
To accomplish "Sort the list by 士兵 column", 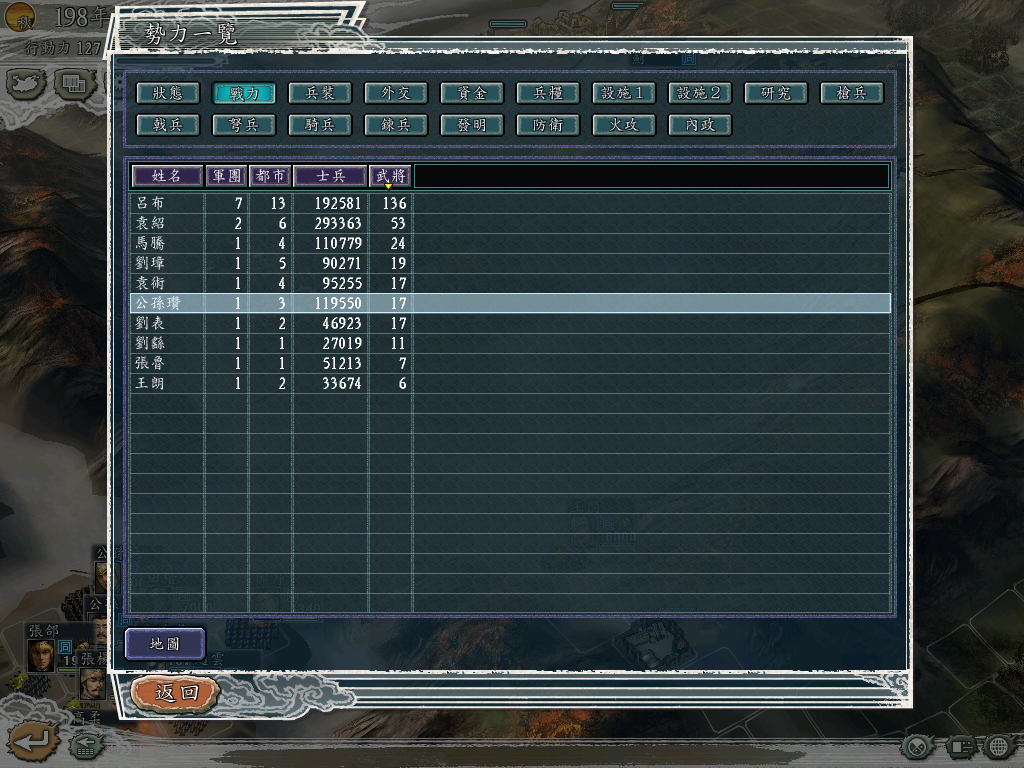I will [330, 176].
